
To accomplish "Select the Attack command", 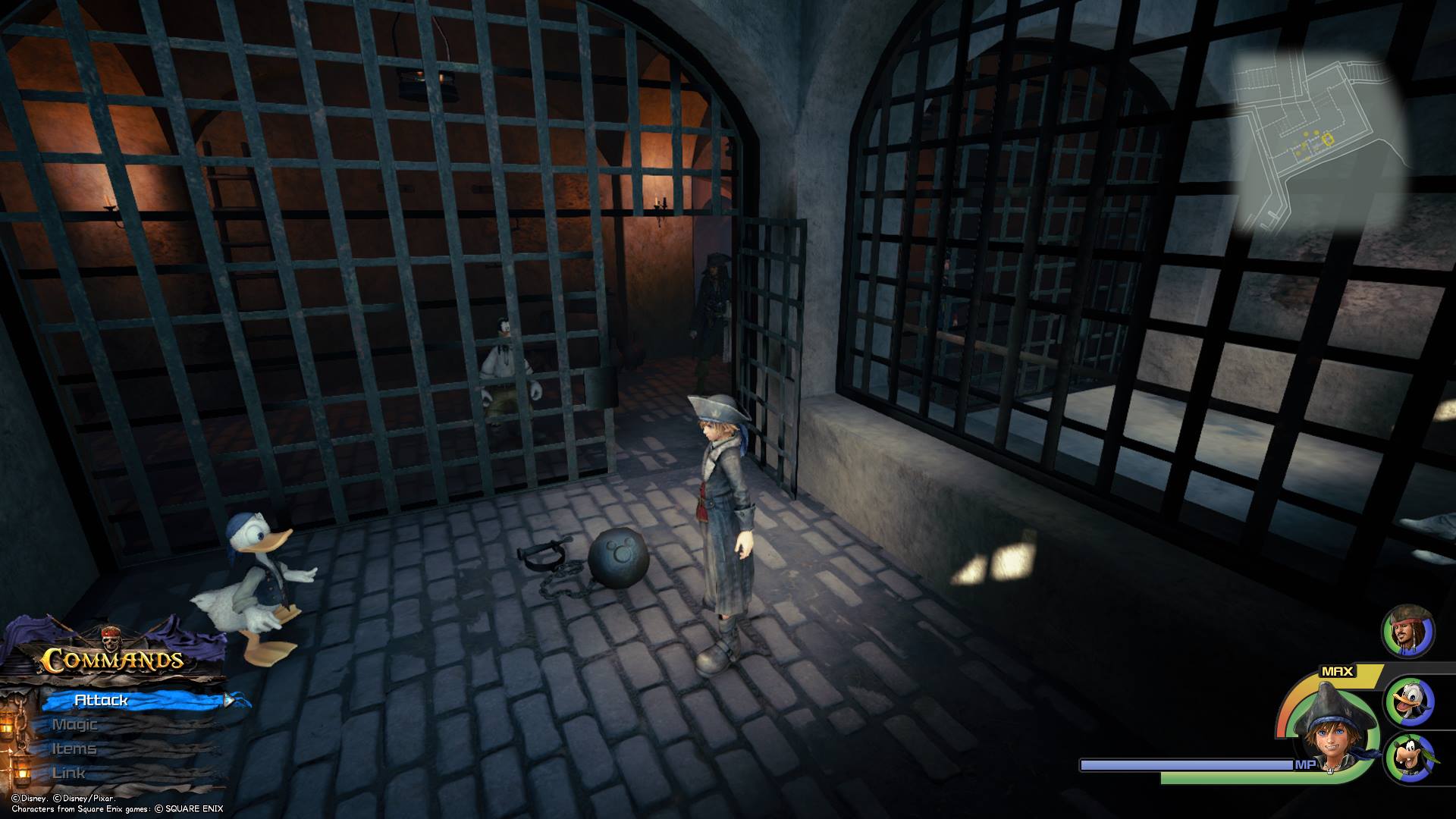I will [102, 700].
